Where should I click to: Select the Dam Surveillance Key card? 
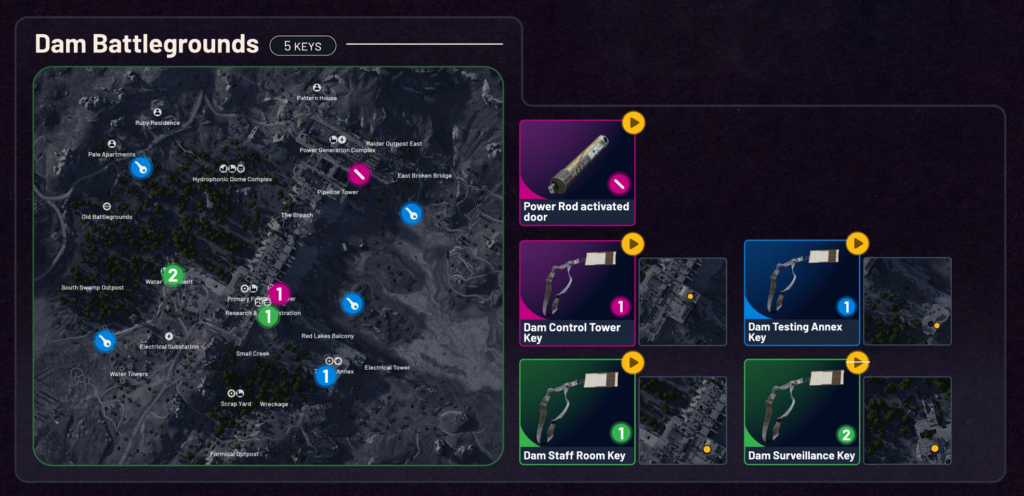801,412
